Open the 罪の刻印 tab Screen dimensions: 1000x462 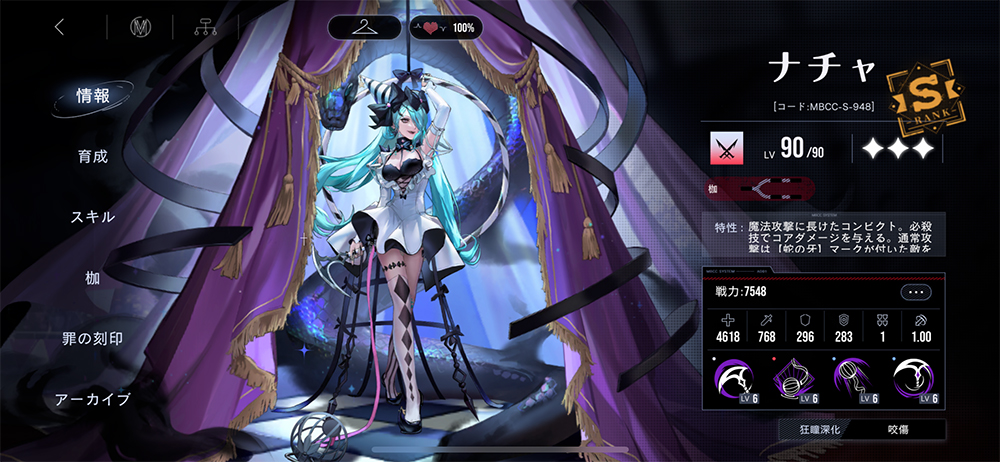point(93,339)
